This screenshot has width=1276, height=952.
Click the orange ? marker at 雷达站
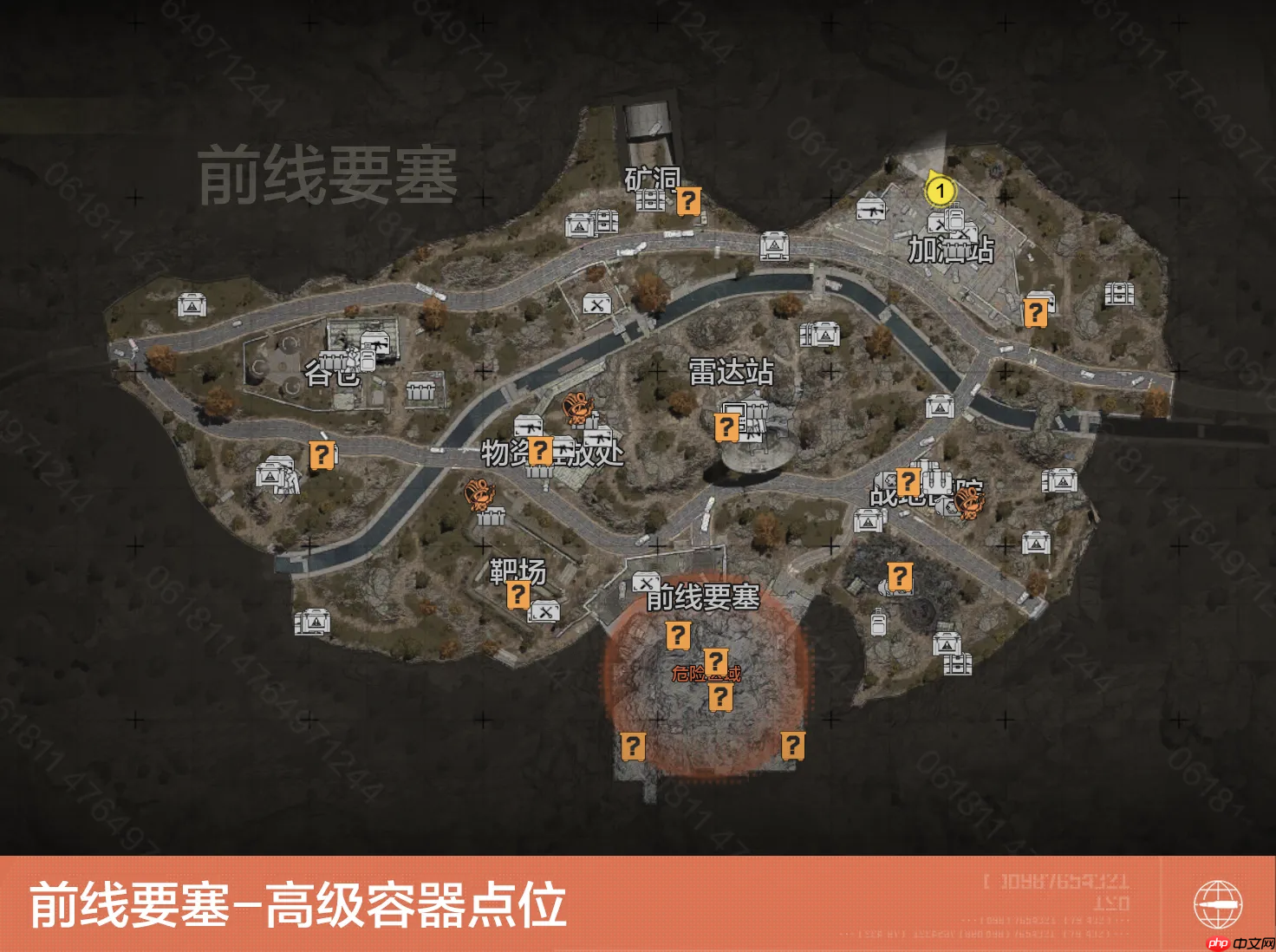click(x=726, y=427)
